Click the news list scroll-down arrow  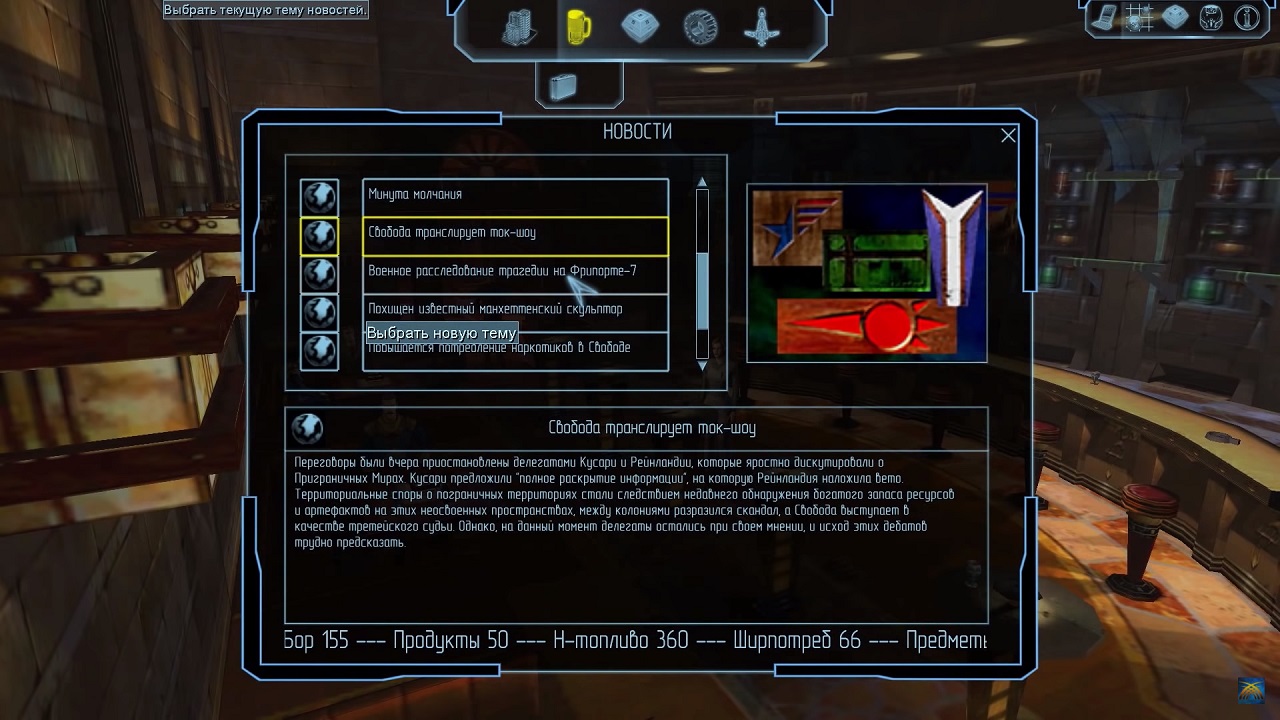pyautogui.click(x=702, y=366)
